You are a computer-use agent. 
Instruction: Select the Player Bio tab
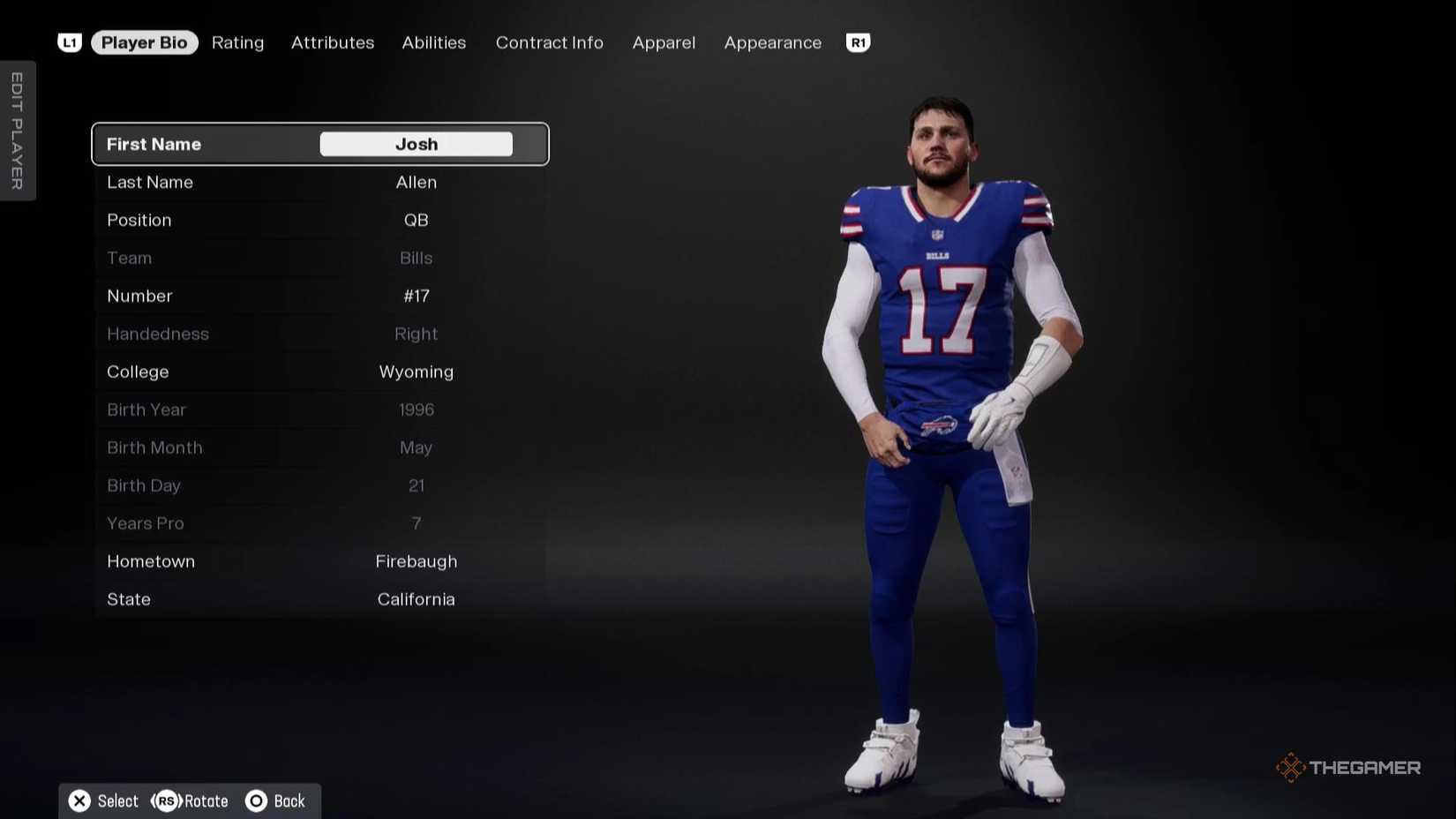(x=144, y=42)
